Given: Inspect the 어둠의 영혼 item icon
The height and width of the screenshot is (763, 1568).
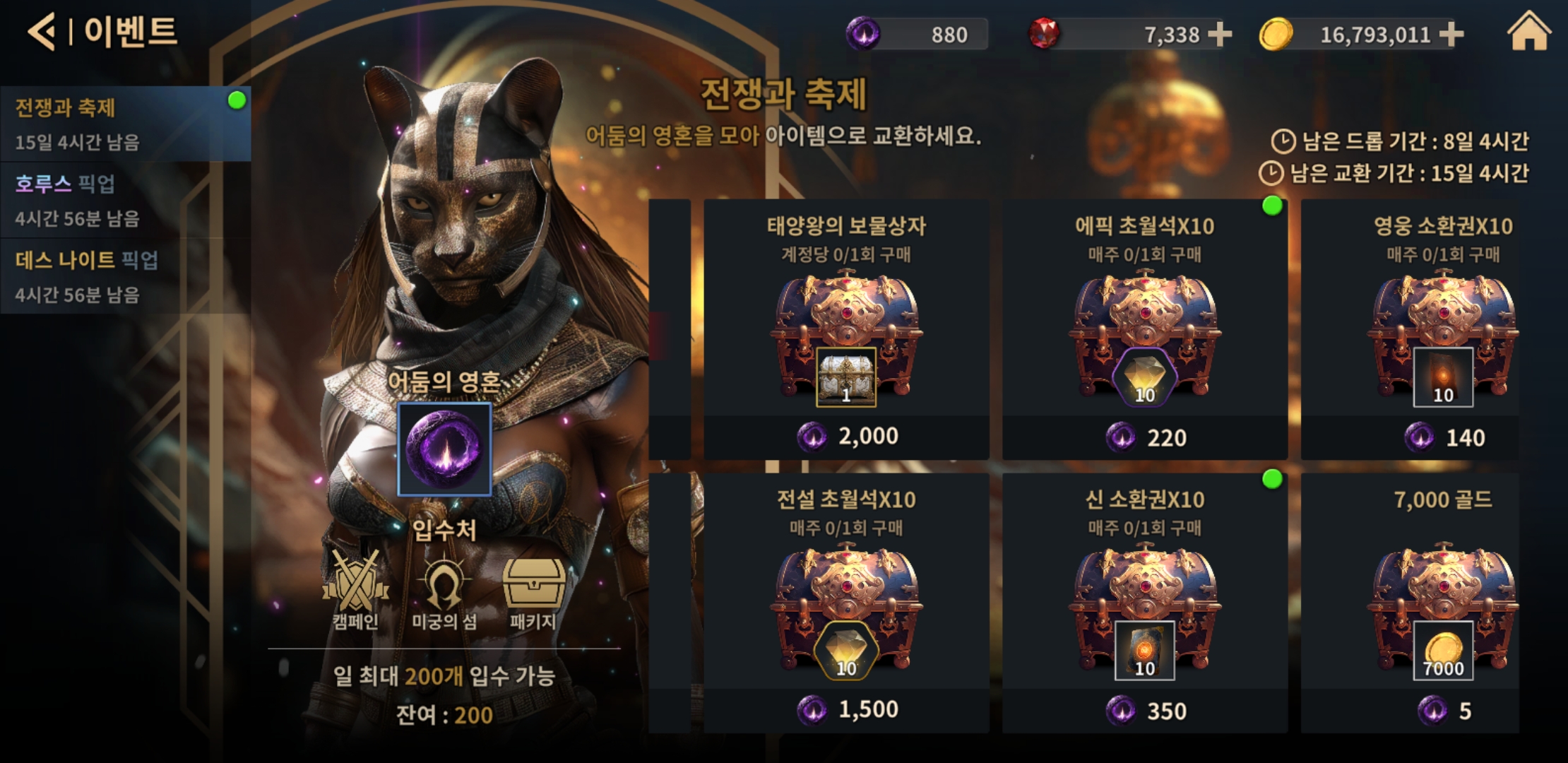Looking at the screenshot, I should click(444, 449).
